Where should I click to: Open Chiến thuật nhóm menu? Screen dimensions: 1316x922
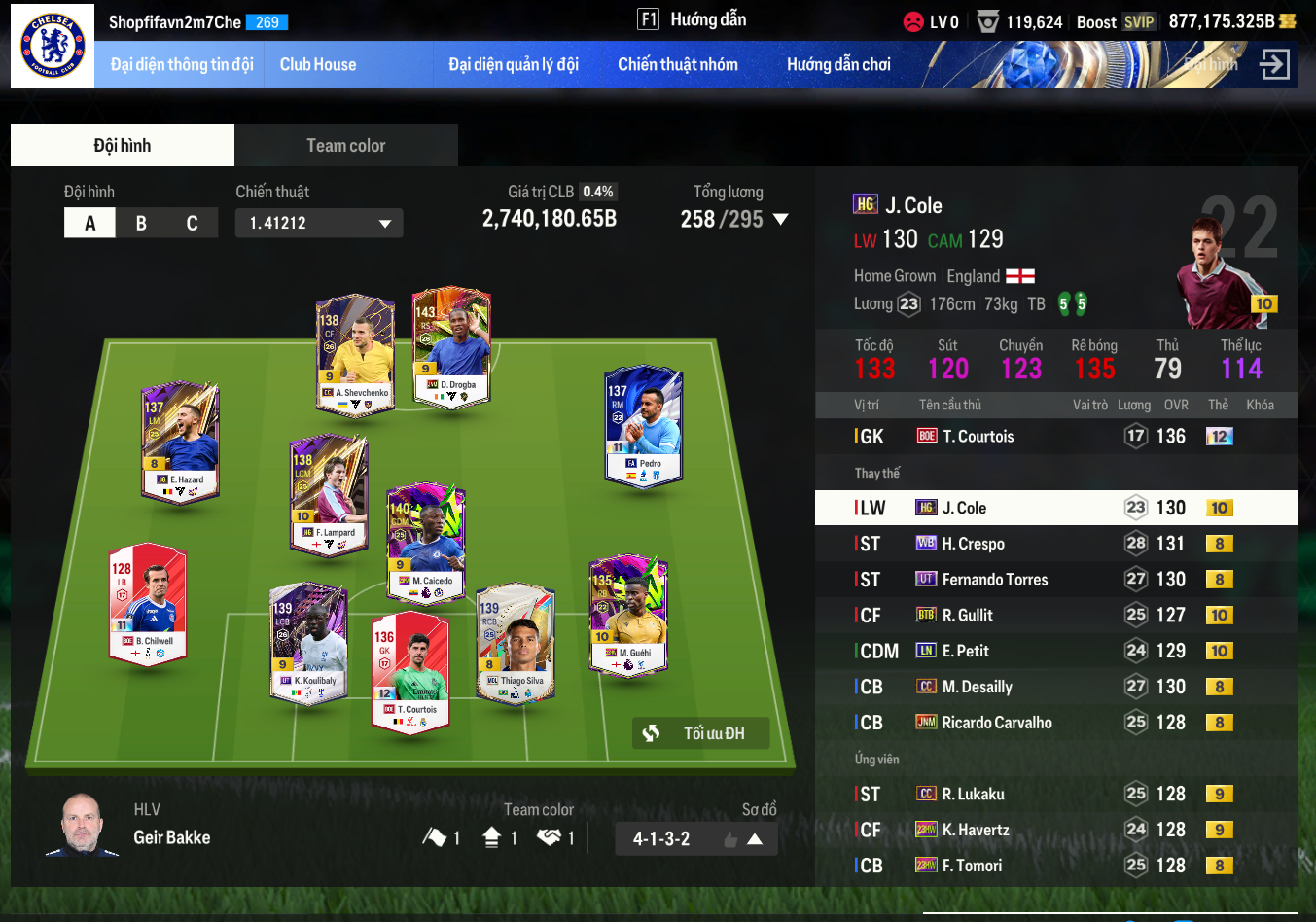[677, 65]
